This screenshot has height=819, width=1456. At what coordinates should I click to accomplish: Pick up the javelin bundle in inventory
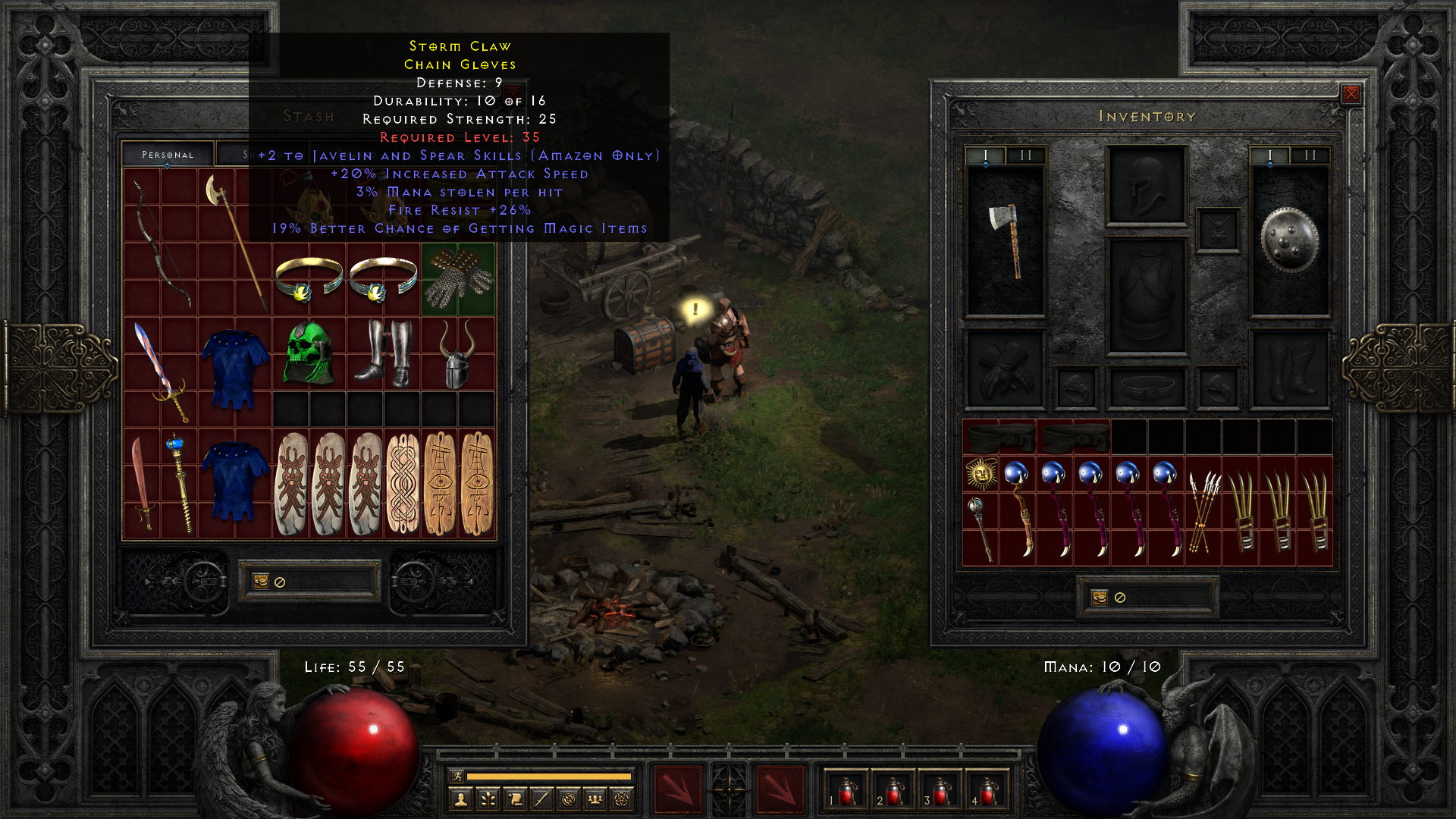click(x=1203, y=511)
